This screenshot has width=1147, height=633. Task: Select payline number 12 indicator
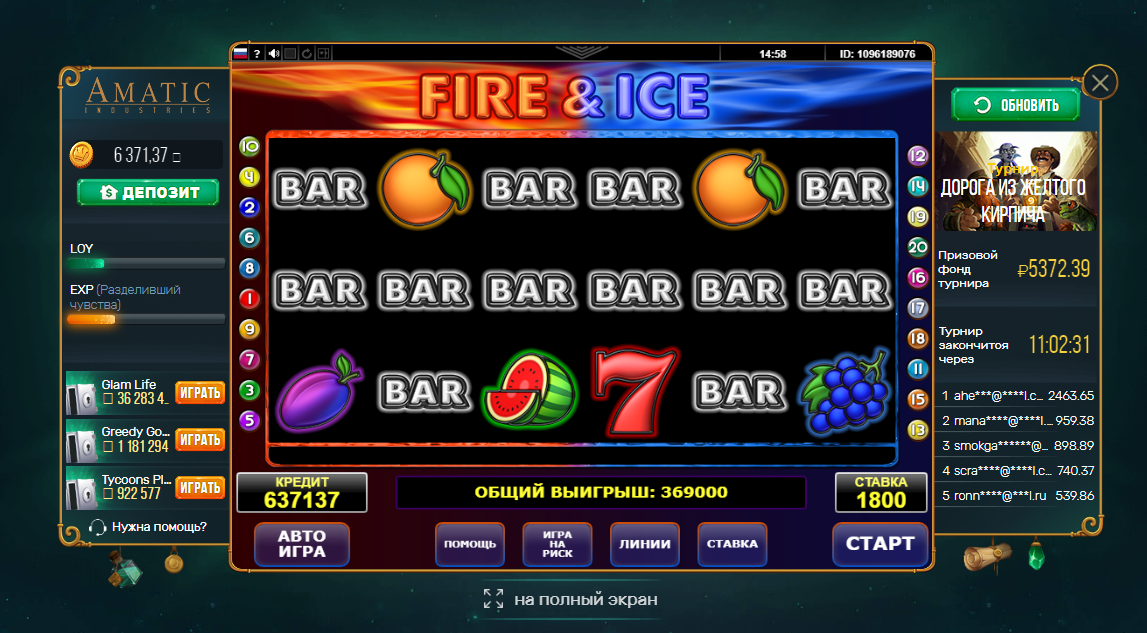917,156
